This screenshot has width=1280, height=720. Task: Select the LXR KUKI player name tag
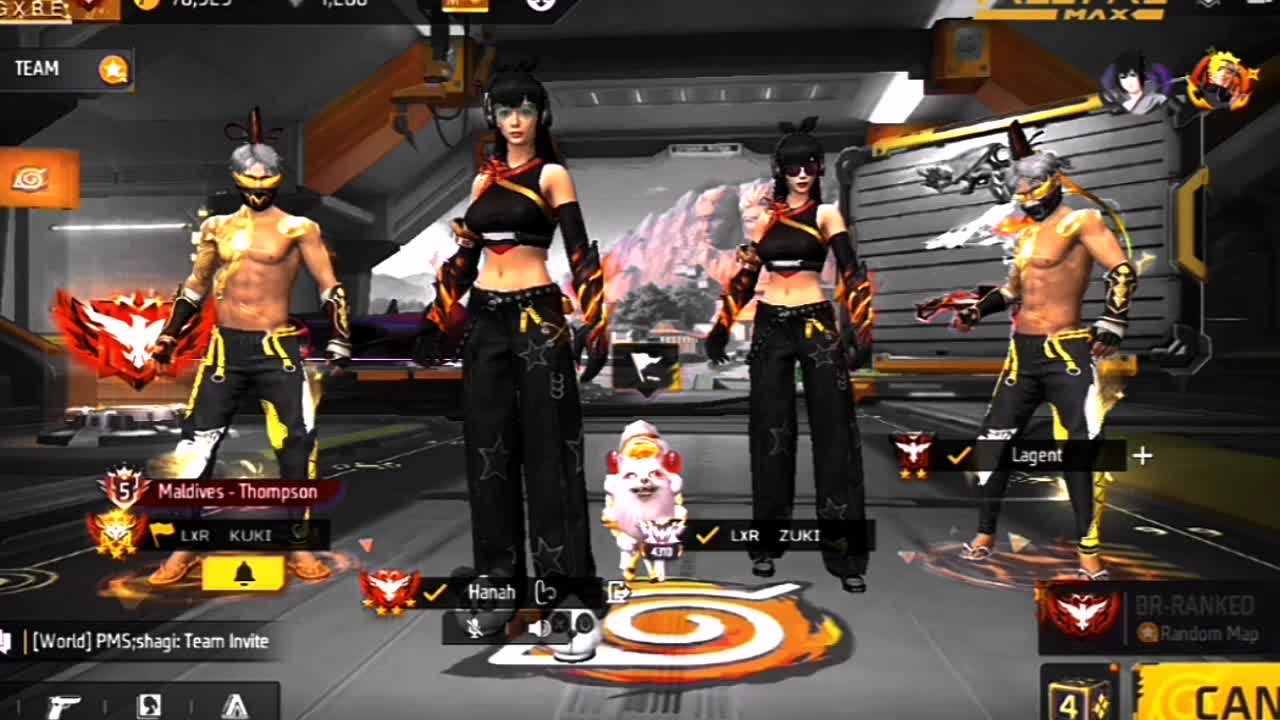230,535
